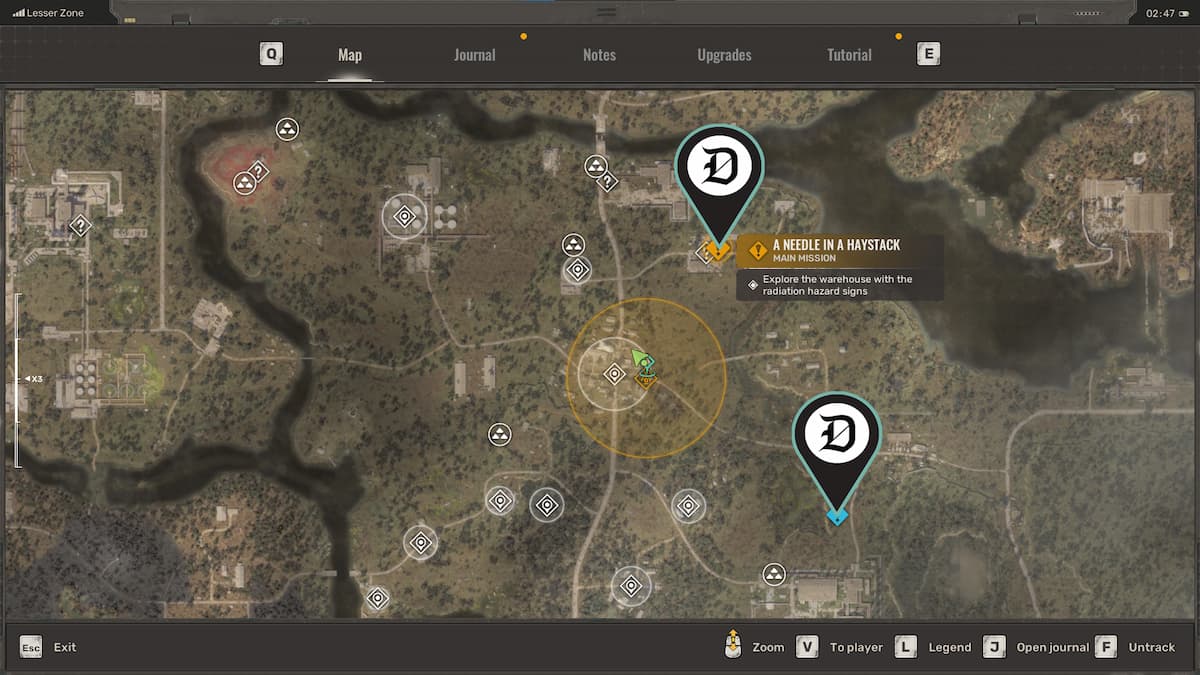This screenshot has width=1200, height=675.
Task: Center the map with To player
Action: (x=856, y=647)
